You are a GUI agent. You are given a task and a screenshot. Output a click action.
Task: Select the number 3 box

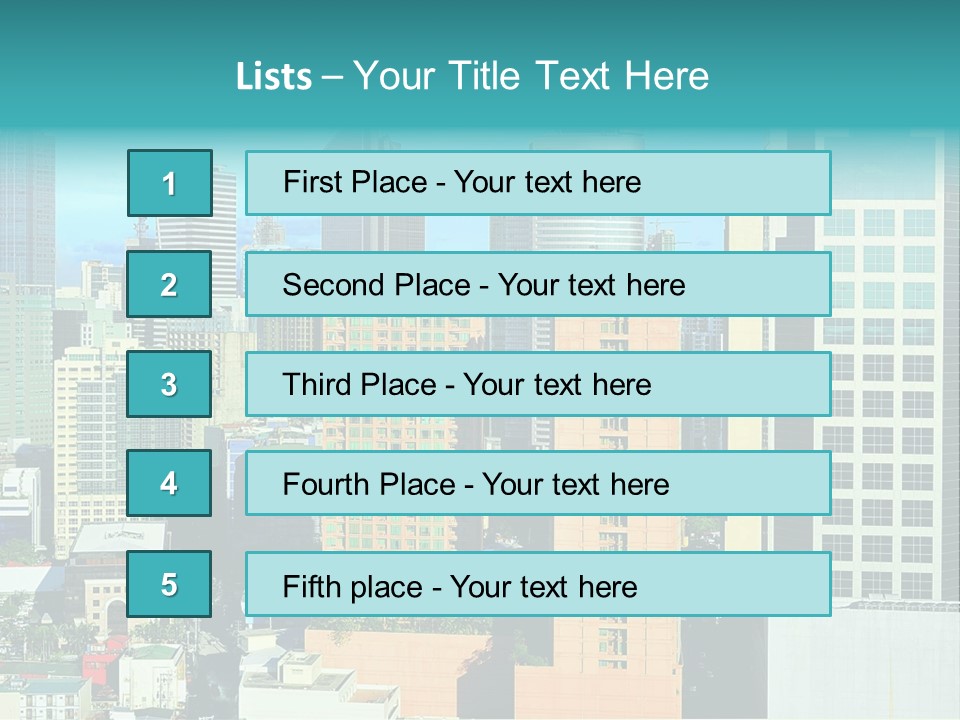pos(170,384)
